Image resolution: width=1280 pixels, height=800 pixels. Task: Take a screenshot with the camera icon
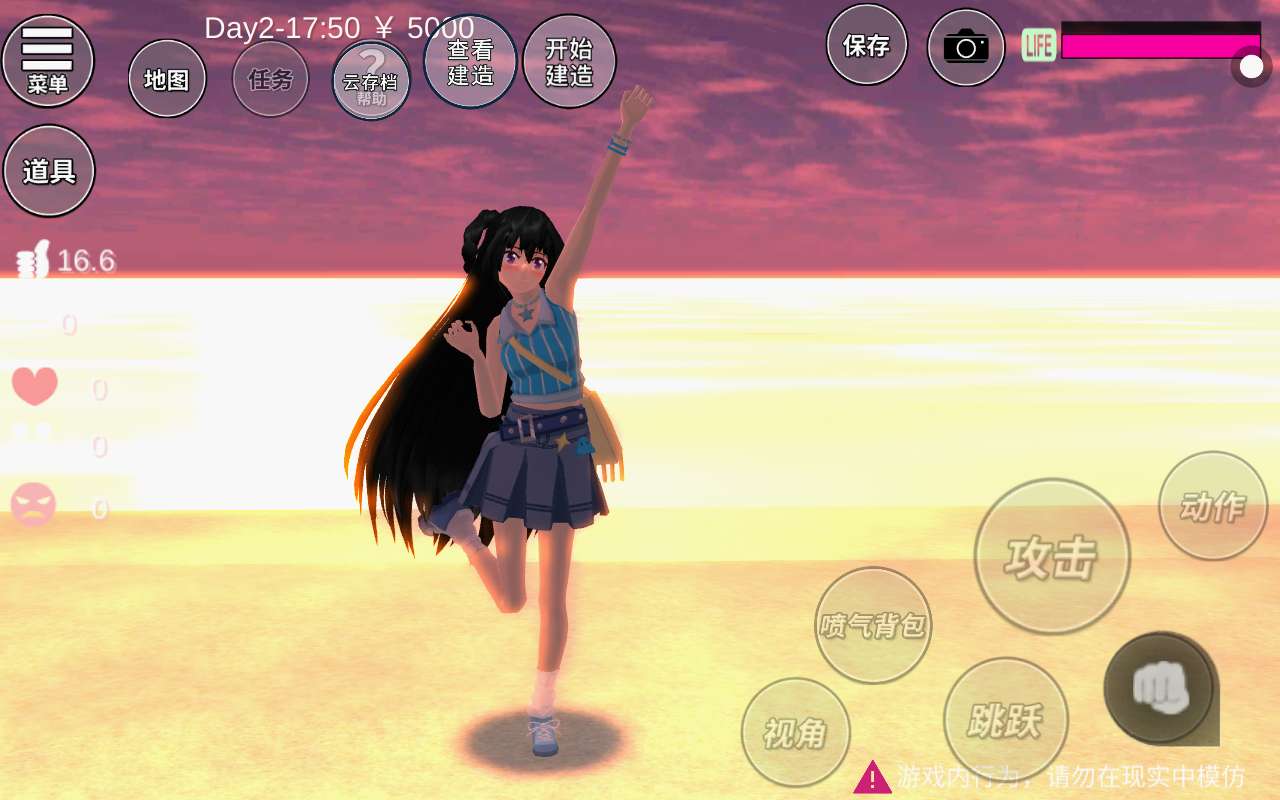click(x=966, y=47)
